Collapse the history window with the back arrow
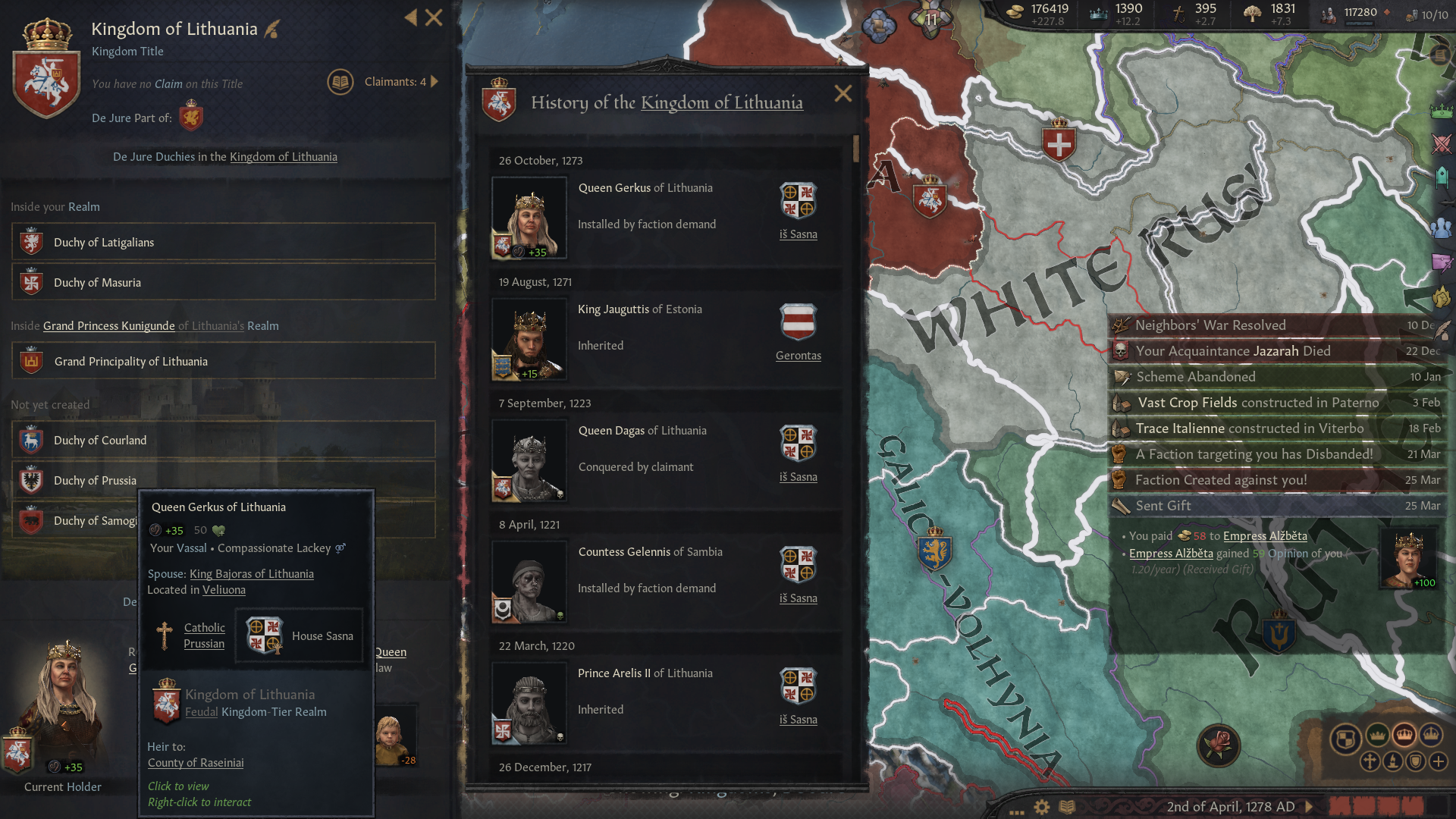 click(x=410, y=17)
